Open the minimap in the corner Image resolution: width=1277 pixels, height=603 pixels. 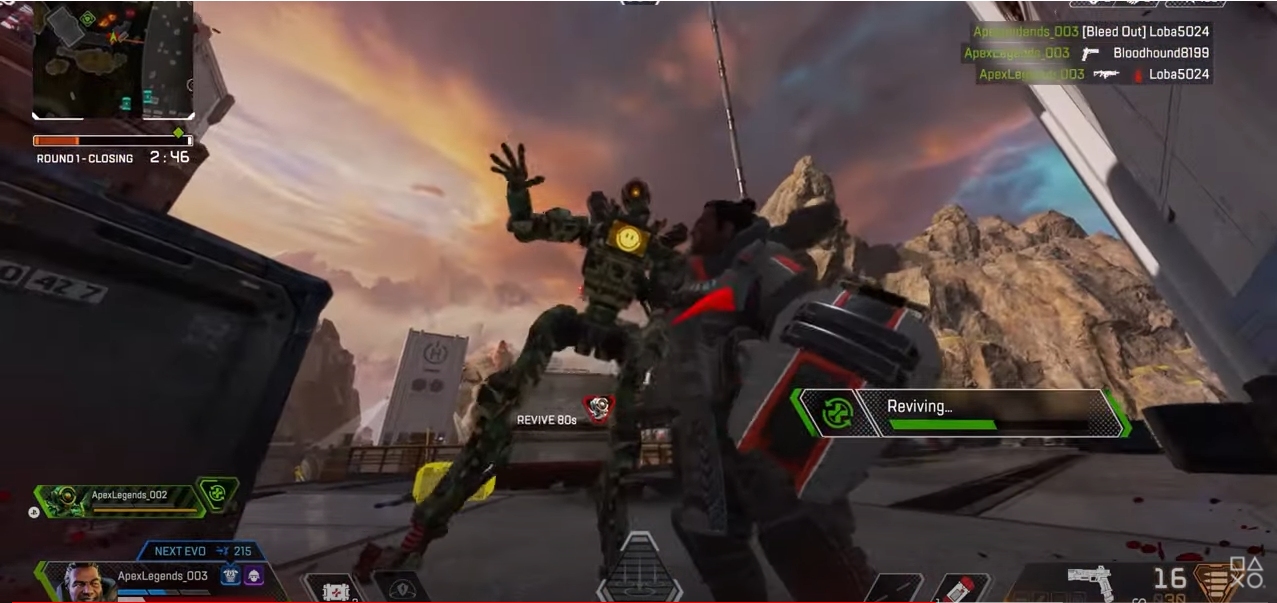(x=112, y=61)
